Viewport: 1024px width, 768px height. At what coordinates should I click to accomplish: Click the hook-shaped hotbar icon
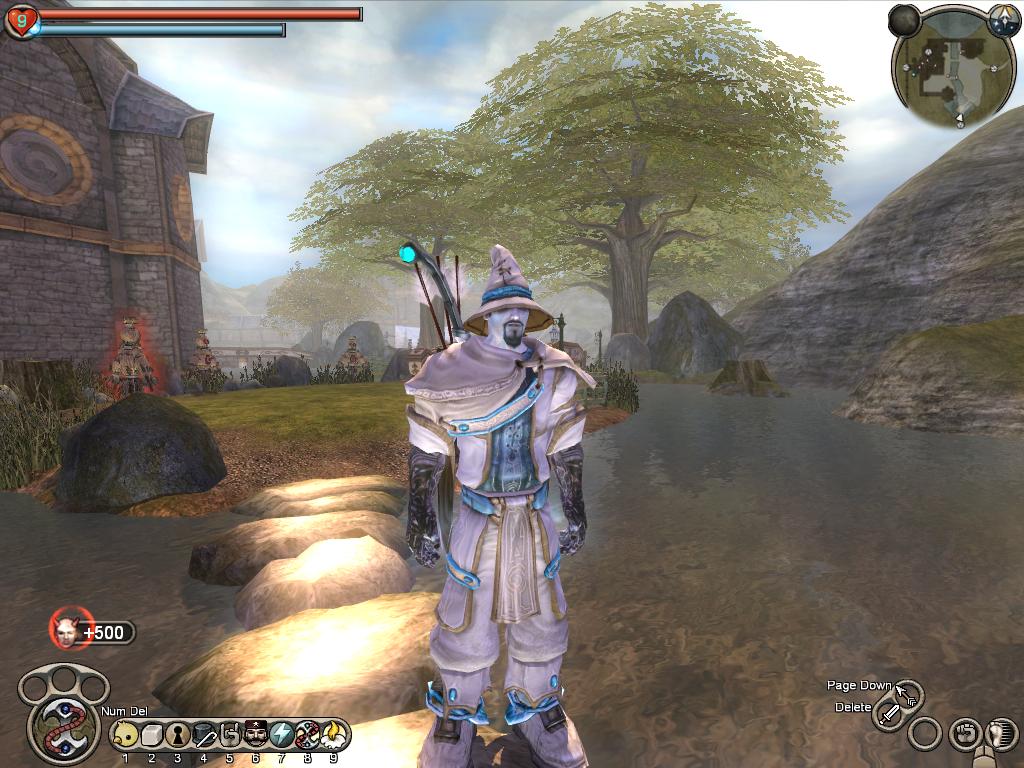point(229,736)
